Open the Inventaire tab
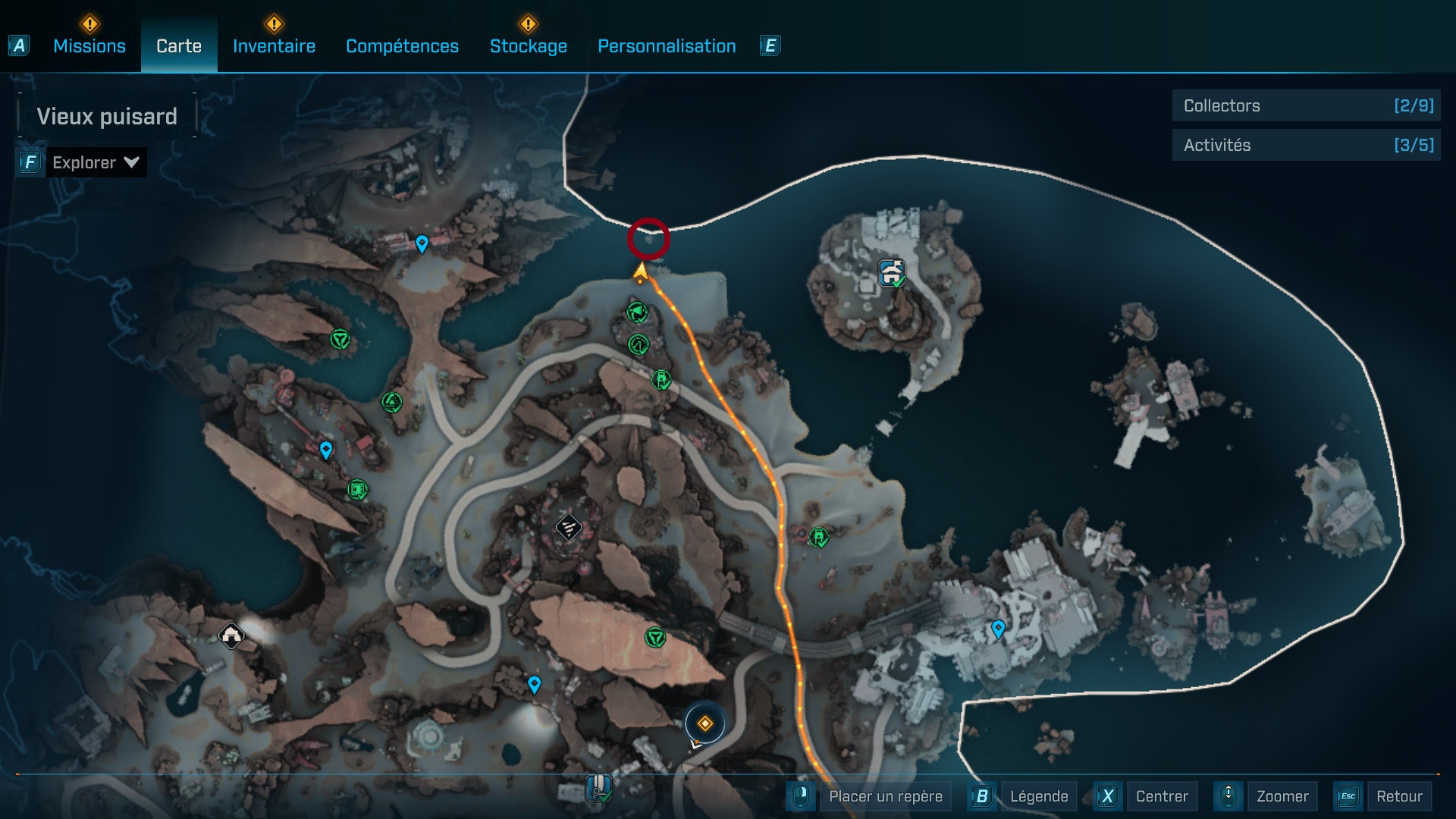Viewport: 1456px width, 819px height. [x=274, y=46]
